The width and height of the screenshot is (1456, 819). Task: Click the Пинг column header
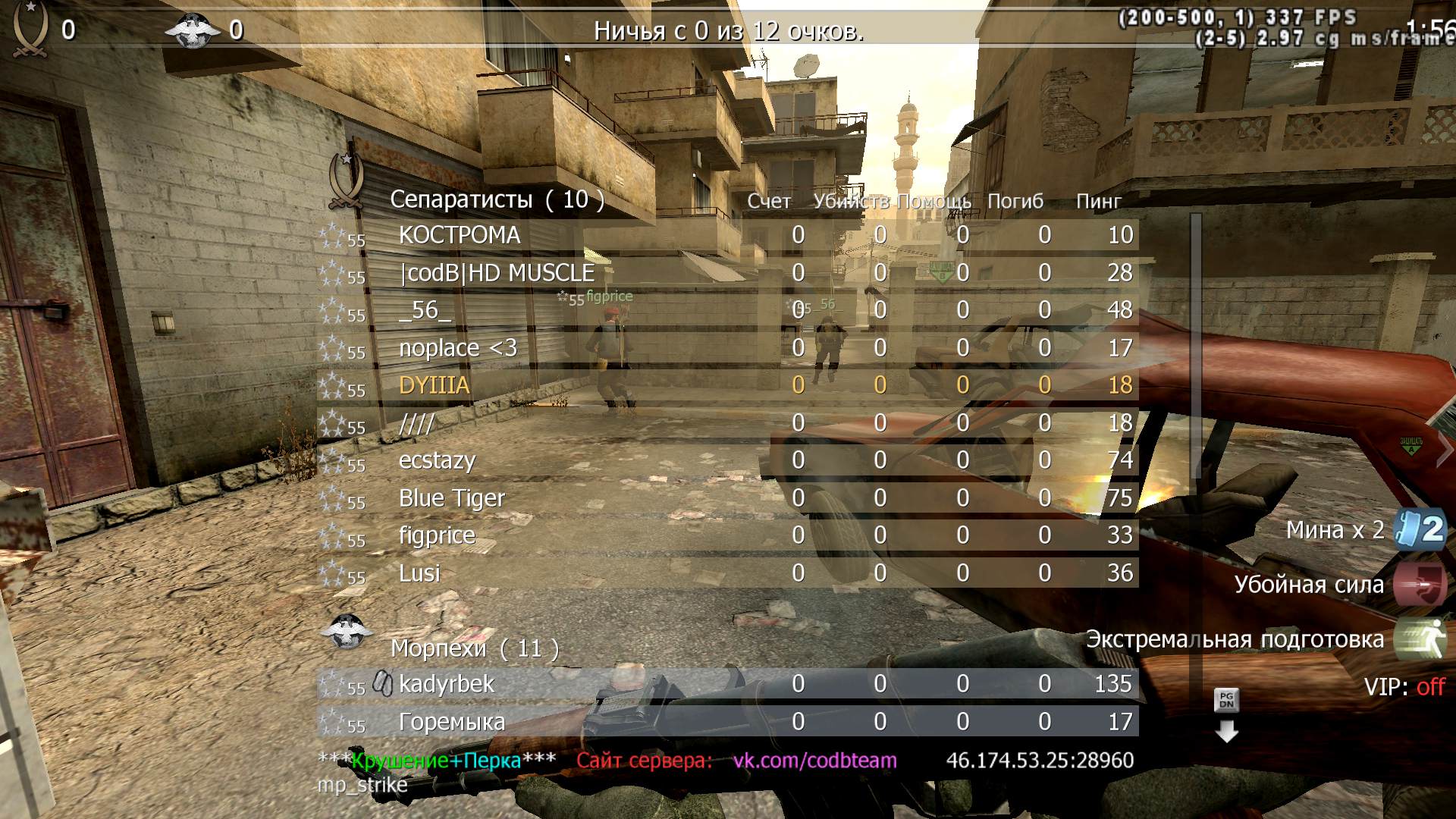click(1098, 202)
